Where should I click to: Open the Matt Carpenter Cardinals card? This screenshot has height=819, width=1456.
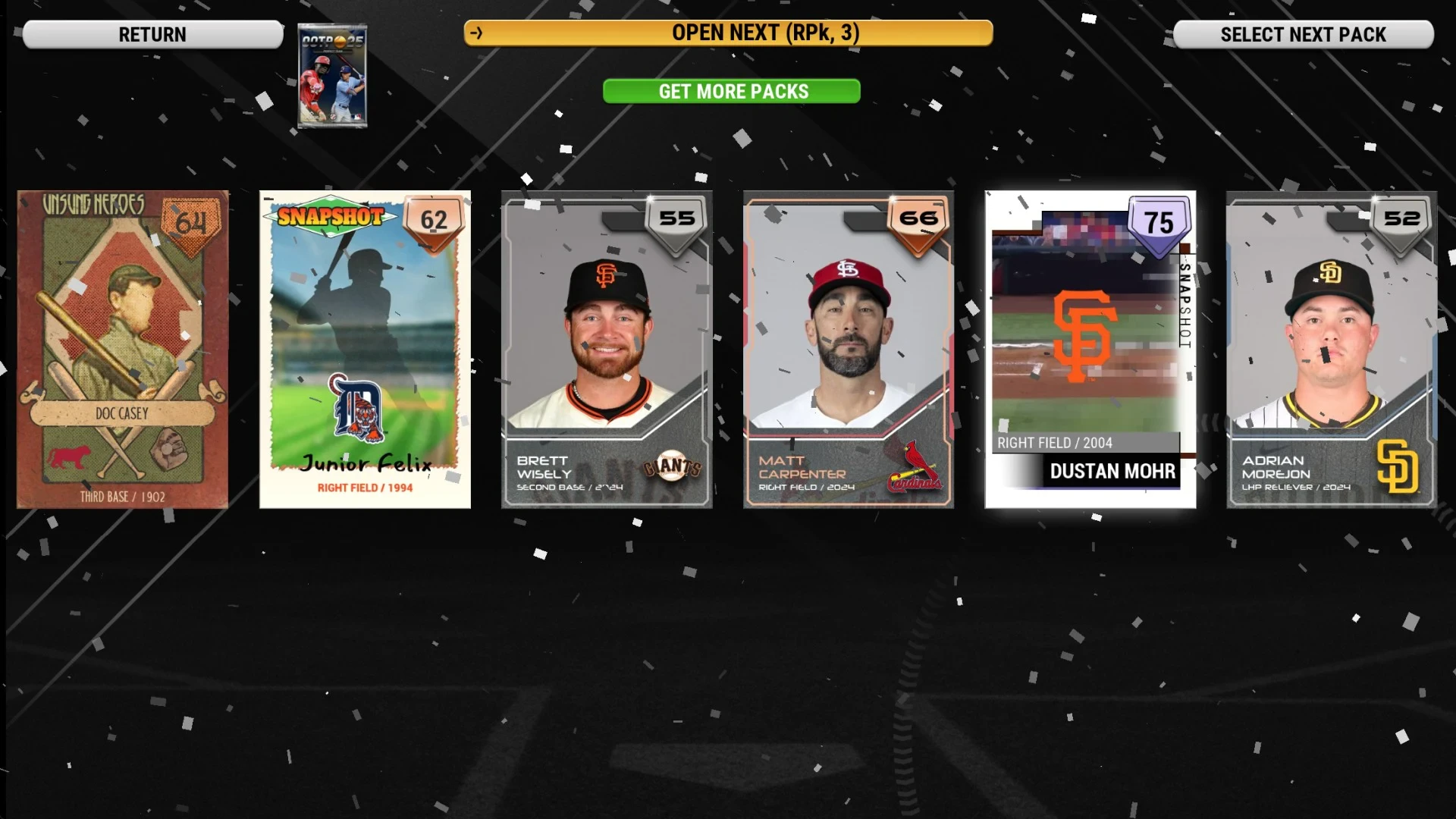(x=849, y=349)
